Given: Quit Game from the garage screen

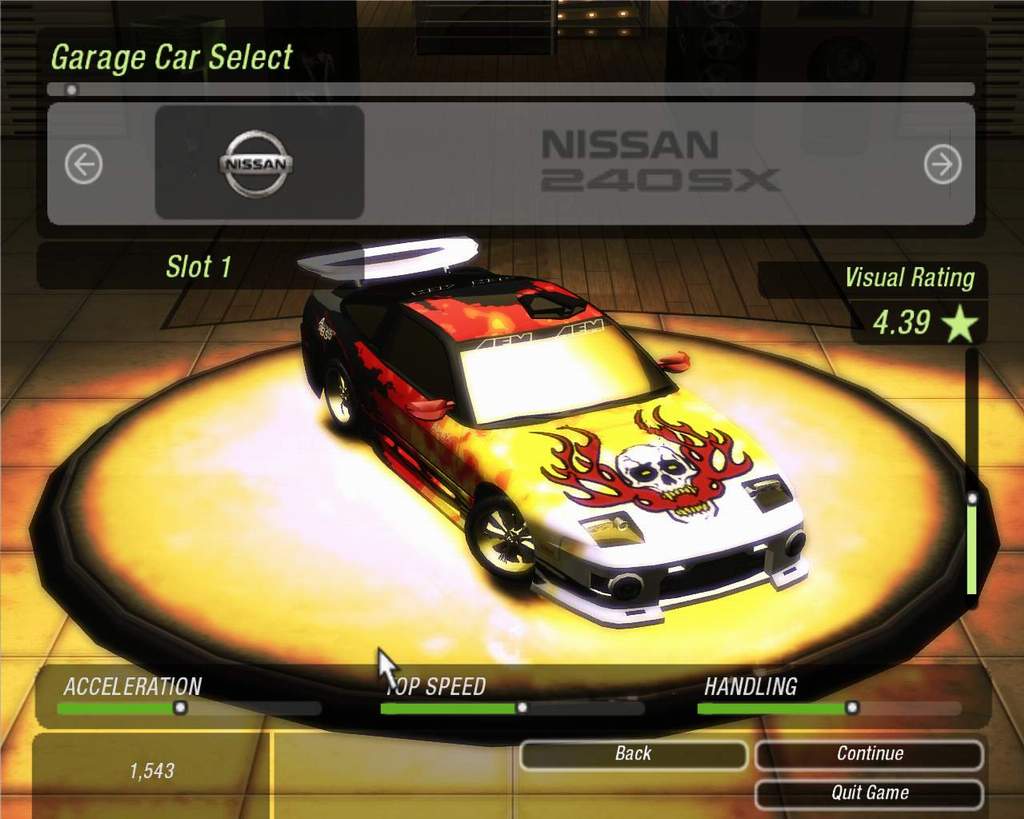Looking at the screenshot, I should (869, 793).
